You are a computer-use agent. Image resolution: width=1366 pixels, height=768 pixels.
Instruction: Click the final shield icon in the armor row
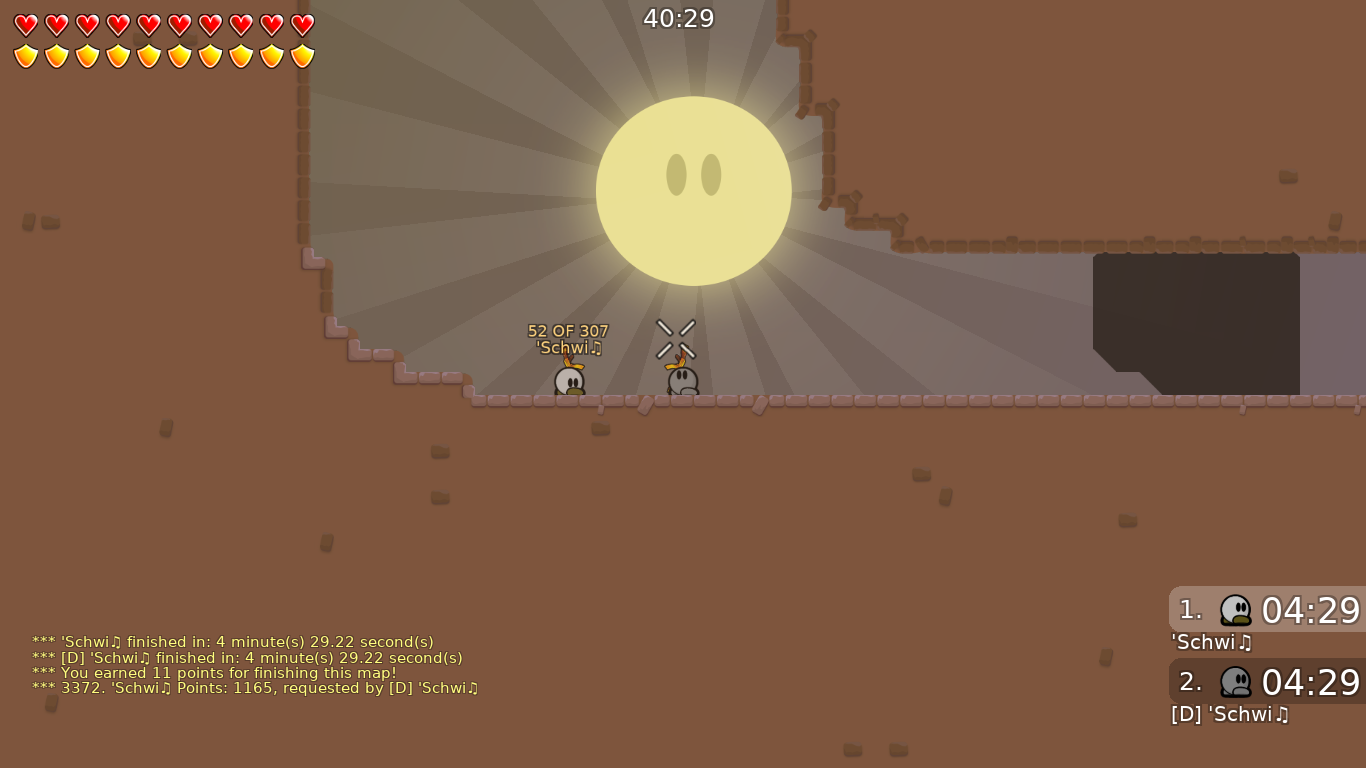[301, 55]
